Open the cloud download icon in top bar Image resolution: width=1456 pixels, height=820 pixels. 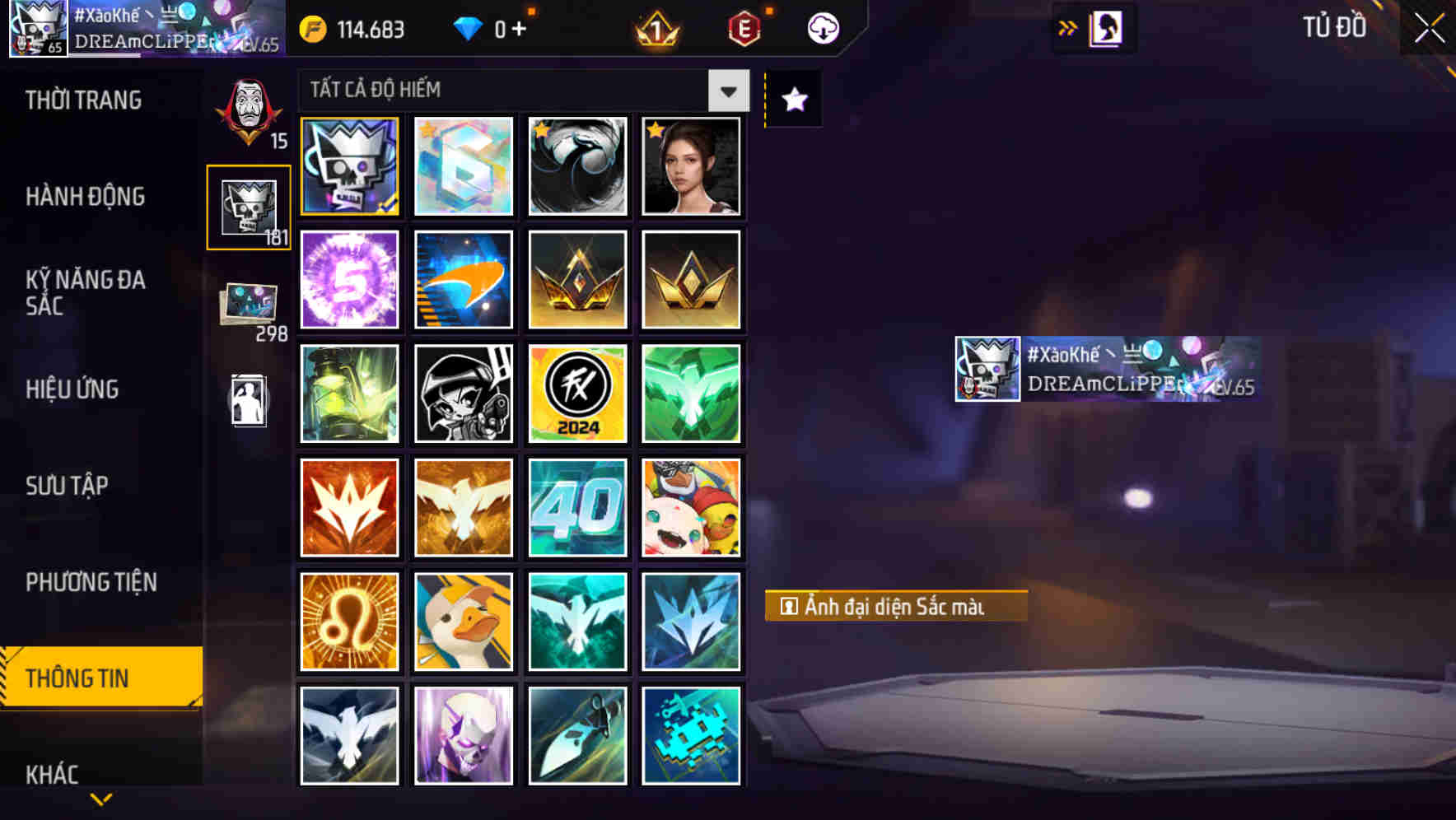pyautogui.click(x=821, y=28)
